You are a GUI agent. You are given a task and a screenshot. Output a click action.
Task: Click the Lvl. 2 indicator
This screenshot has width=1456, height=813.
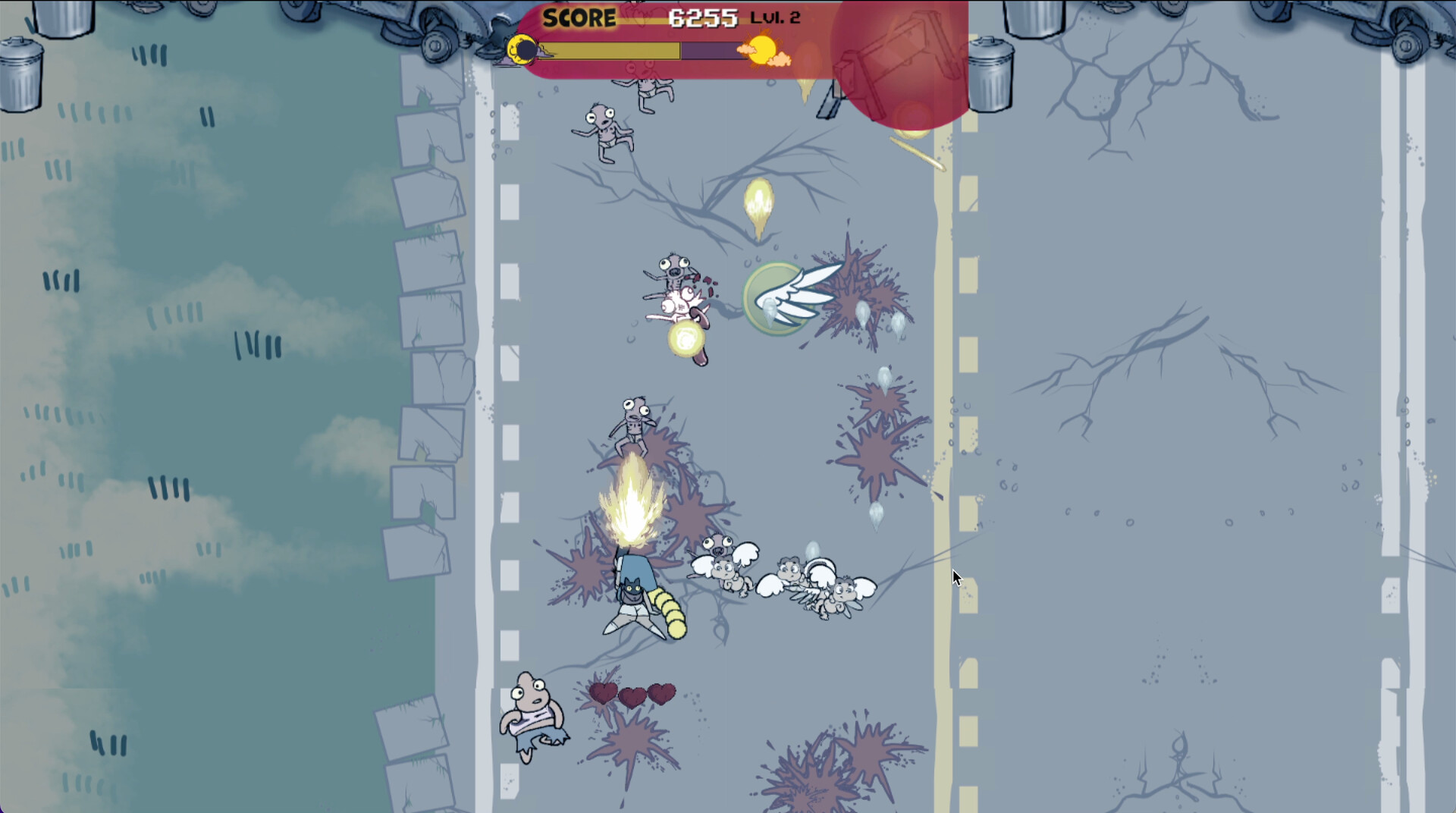click(775, 17)
